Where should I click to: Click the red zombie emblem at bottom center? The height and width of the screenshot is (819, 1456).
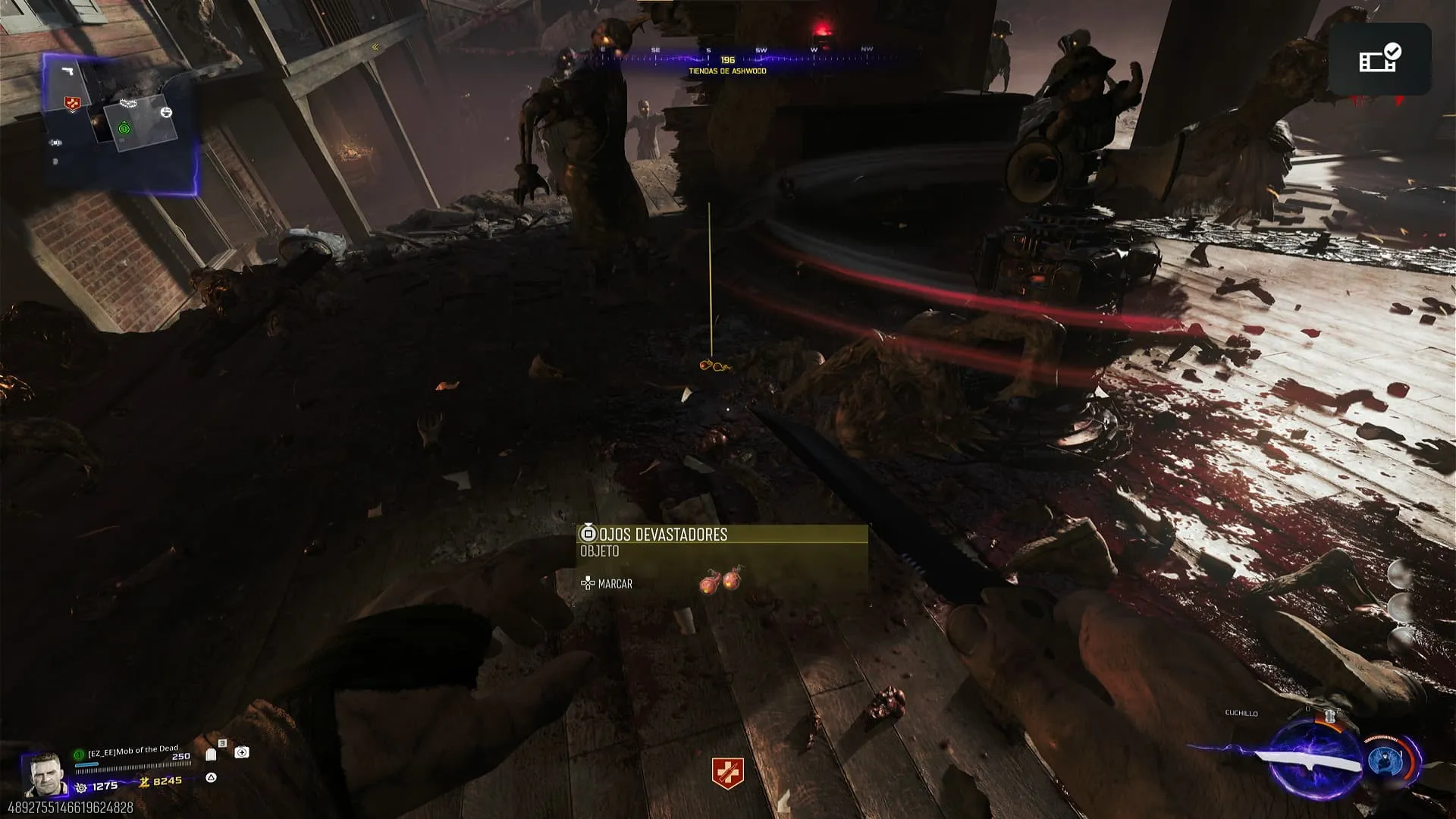[727, 772]
